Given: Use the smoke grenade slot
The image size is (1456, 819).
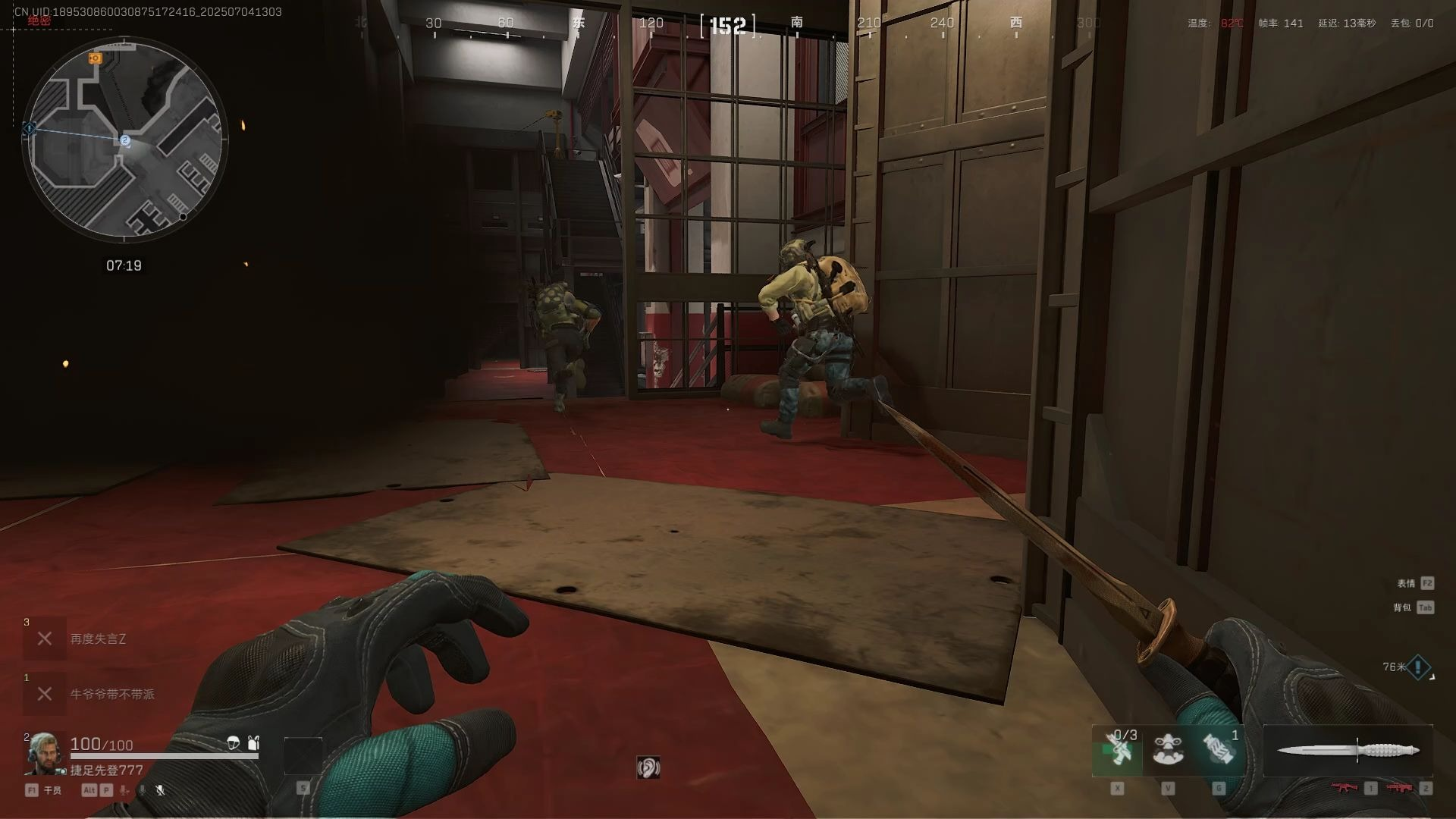Looking at the screenshot, I should click(1219, 750).
